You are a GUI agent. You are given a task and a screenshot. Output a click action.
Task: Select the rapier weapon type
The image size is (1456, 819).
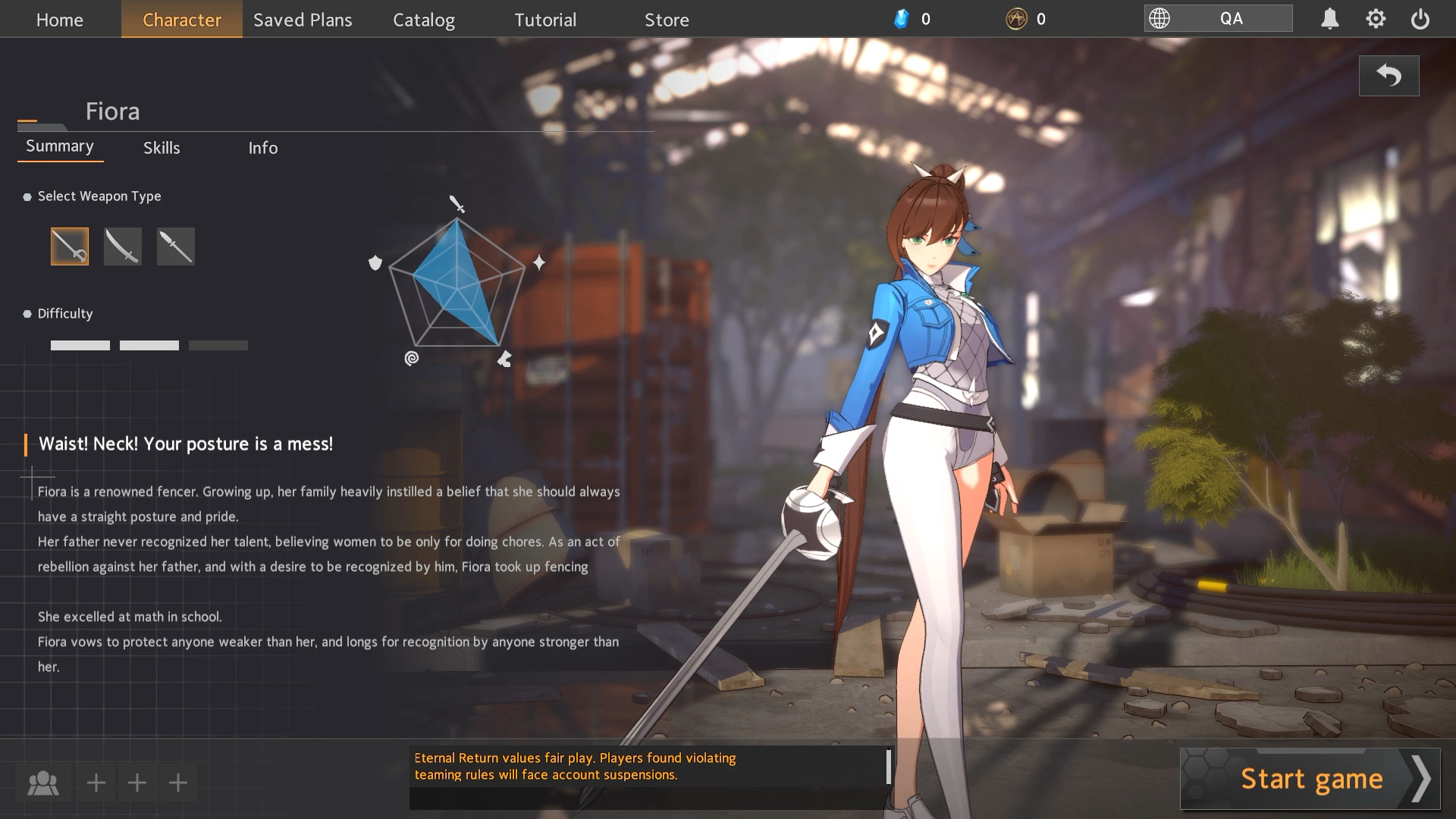coord(70,246)
